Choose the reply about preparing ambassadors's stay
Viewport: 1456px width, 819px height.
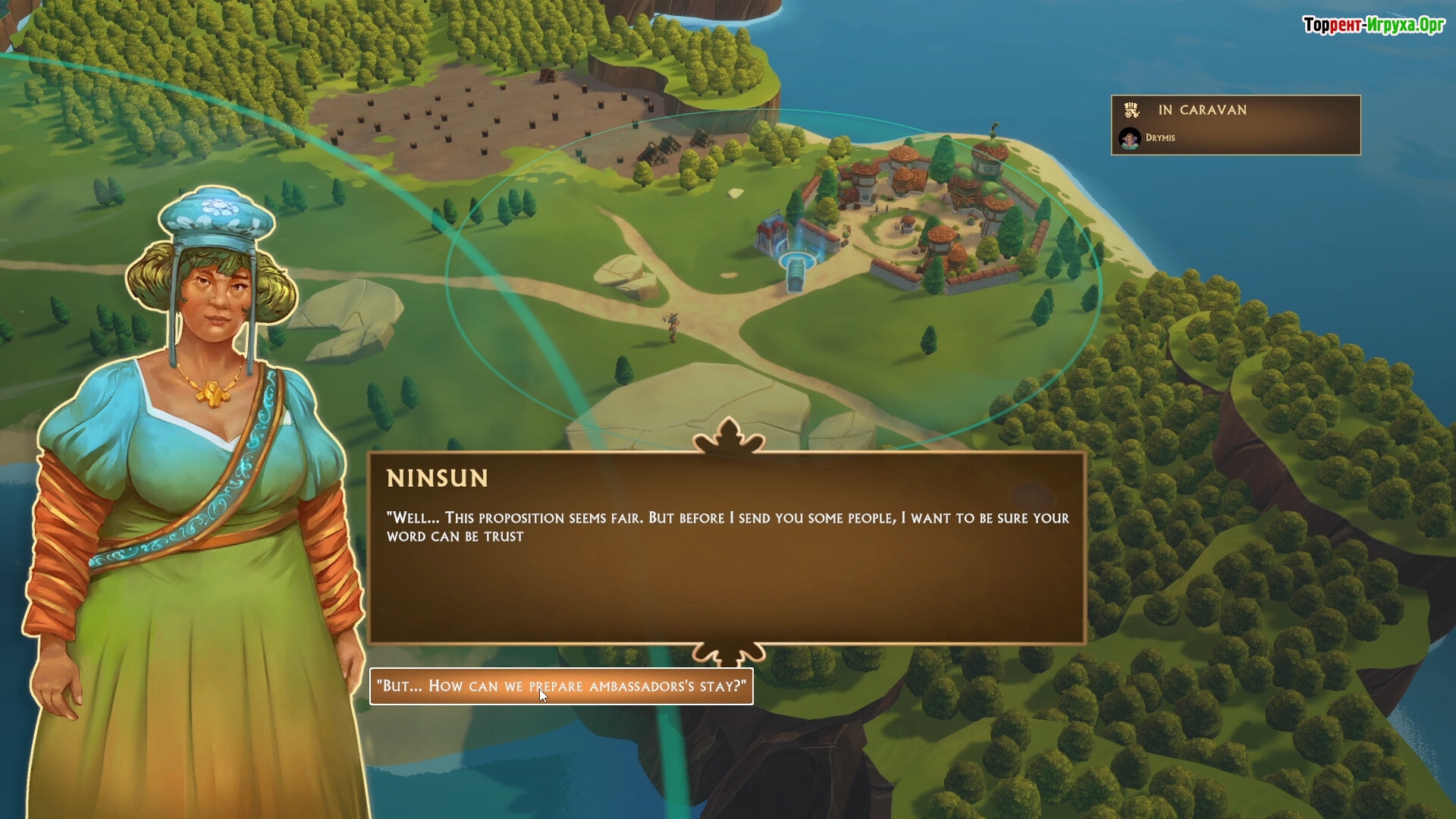(x=561, y=686)
